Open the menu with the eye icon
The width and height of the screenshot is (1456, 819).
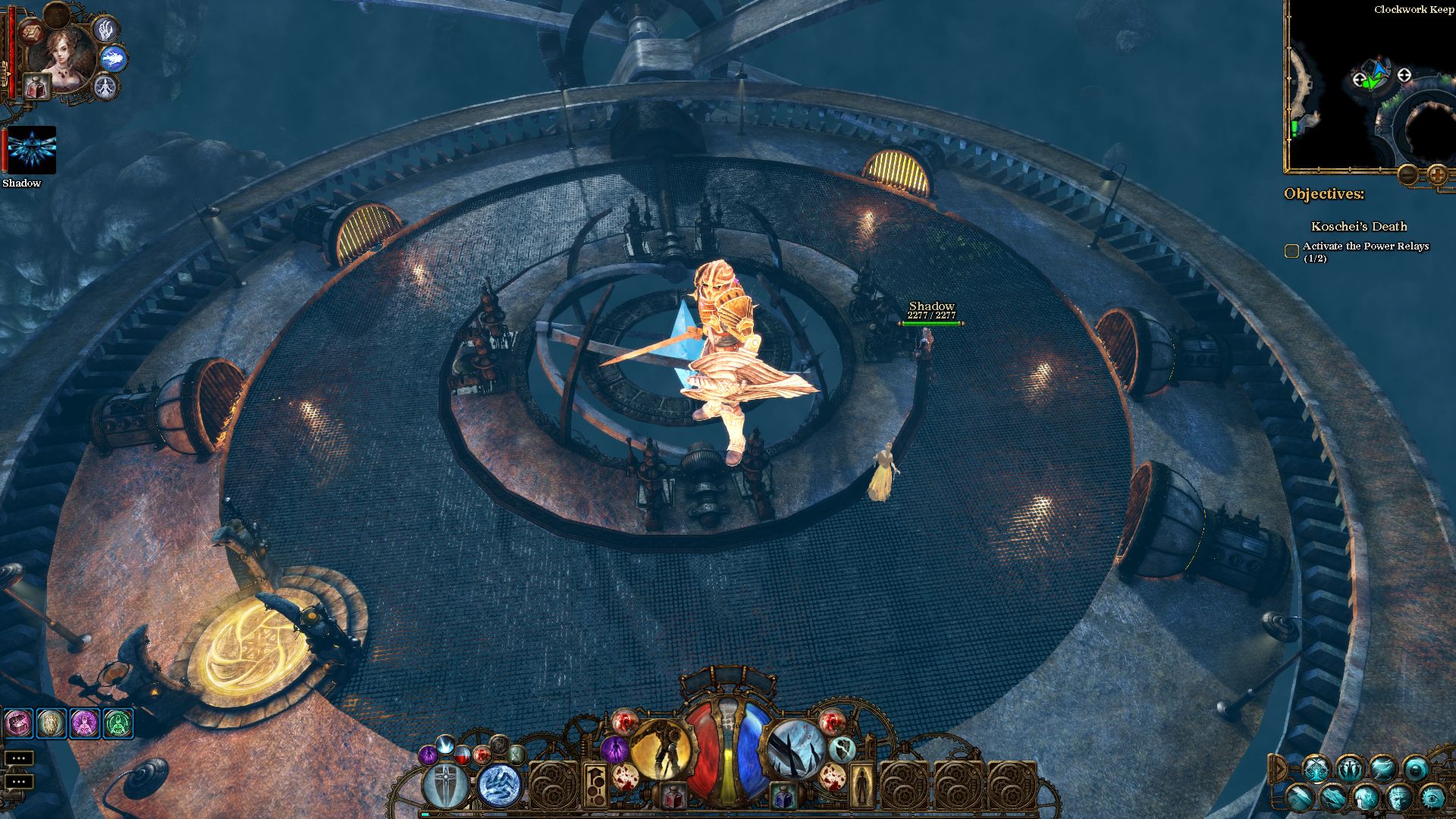1432,797
